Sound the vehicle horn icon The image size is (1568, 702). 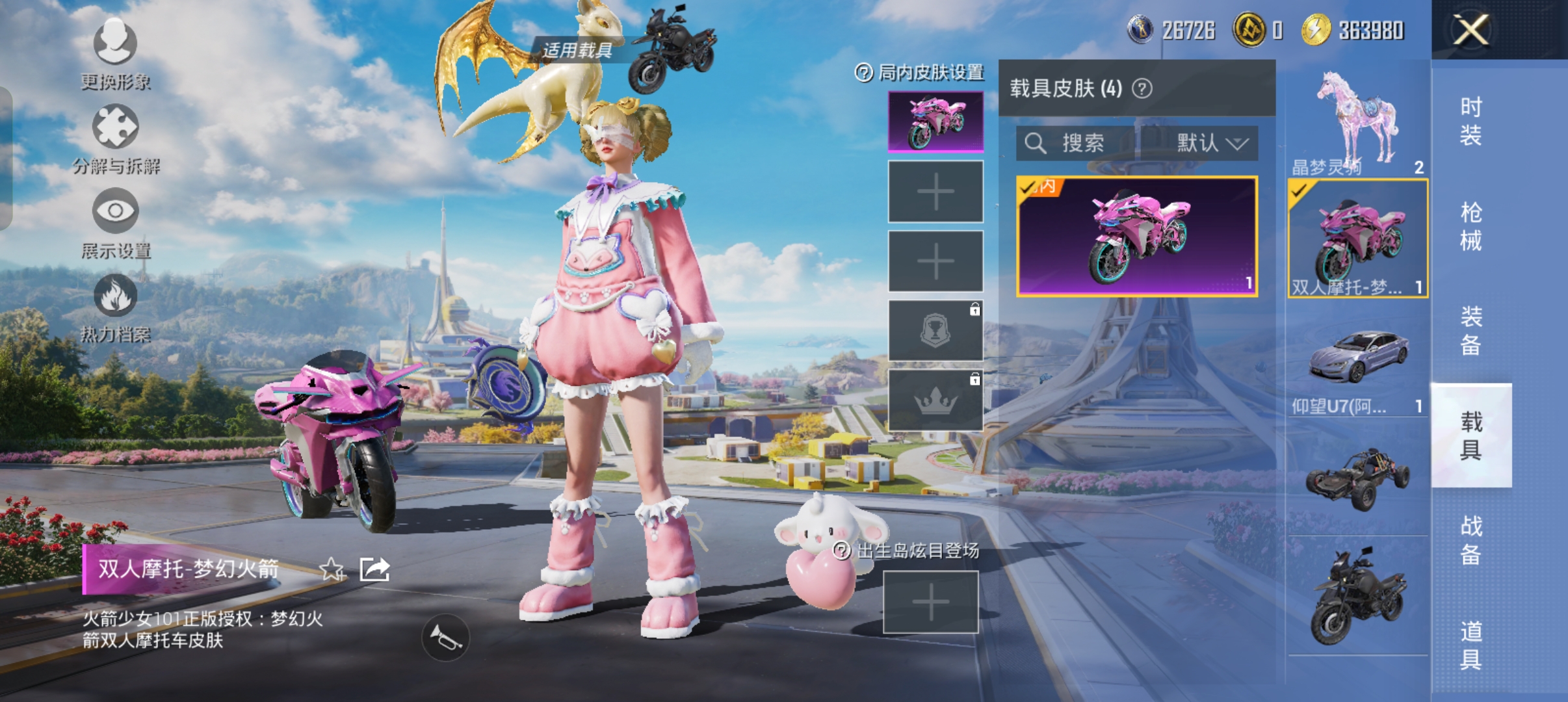click(445, 638)
